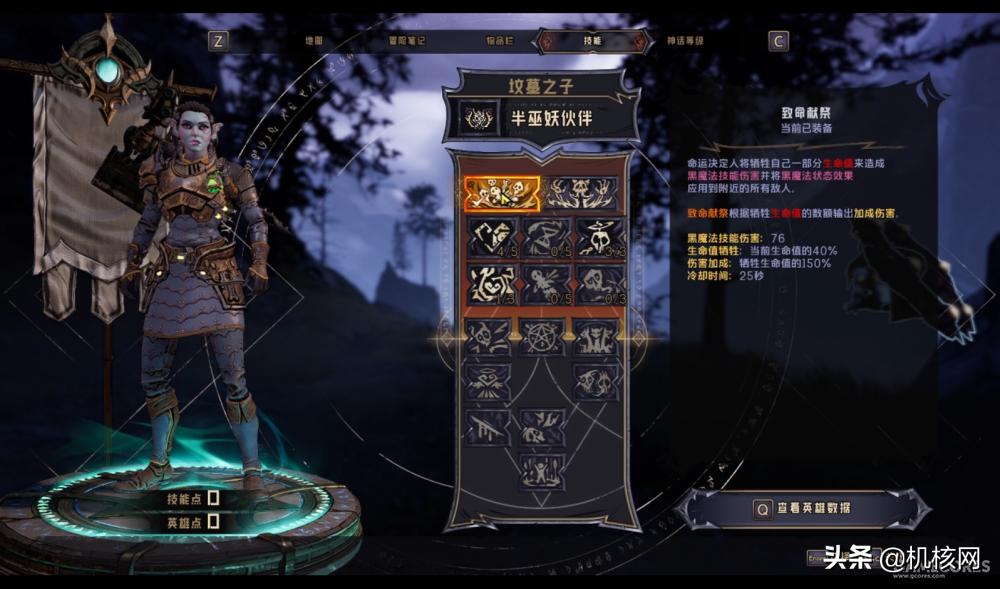Switch to the 冒险笔记 tab

(x=407, y=41)
